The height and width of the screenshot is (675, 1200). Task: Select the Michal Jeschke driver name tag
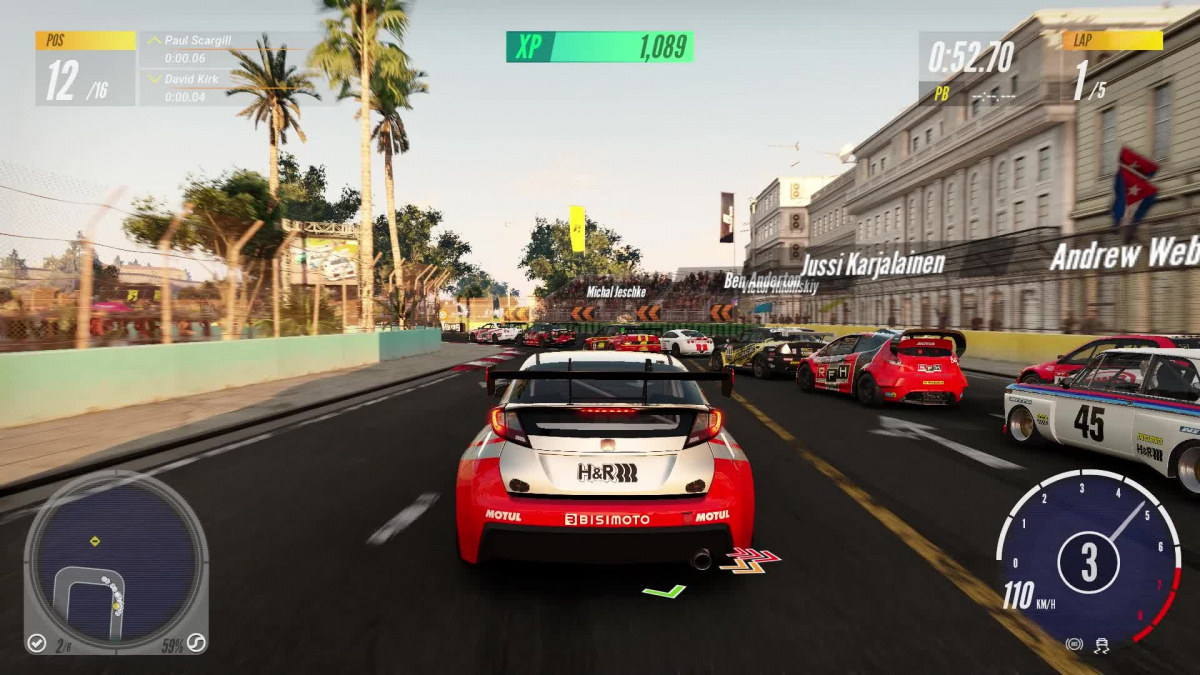[616, 292]
